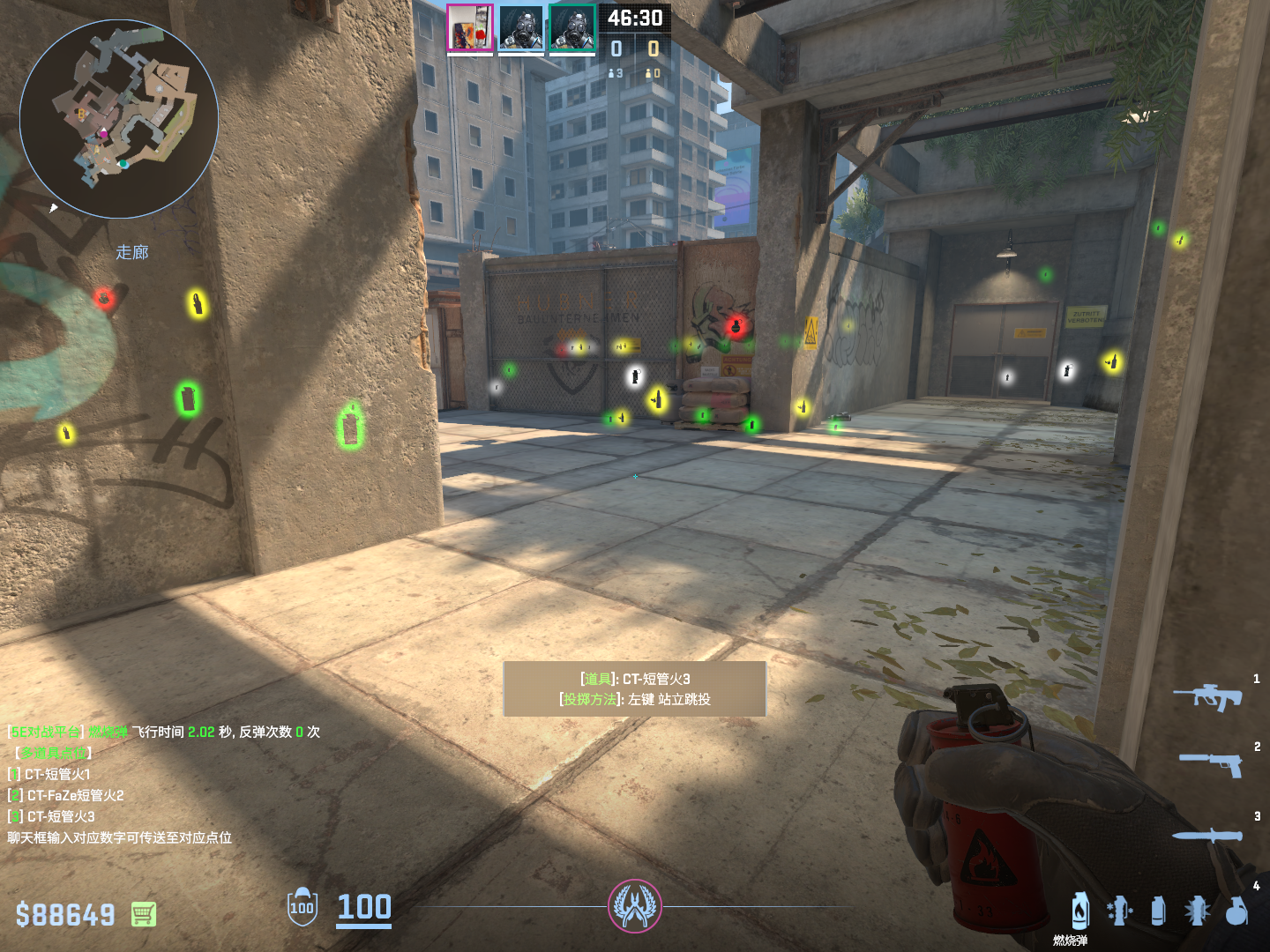
Task: Select the pink-bordered player avatar
Action: 469,28
